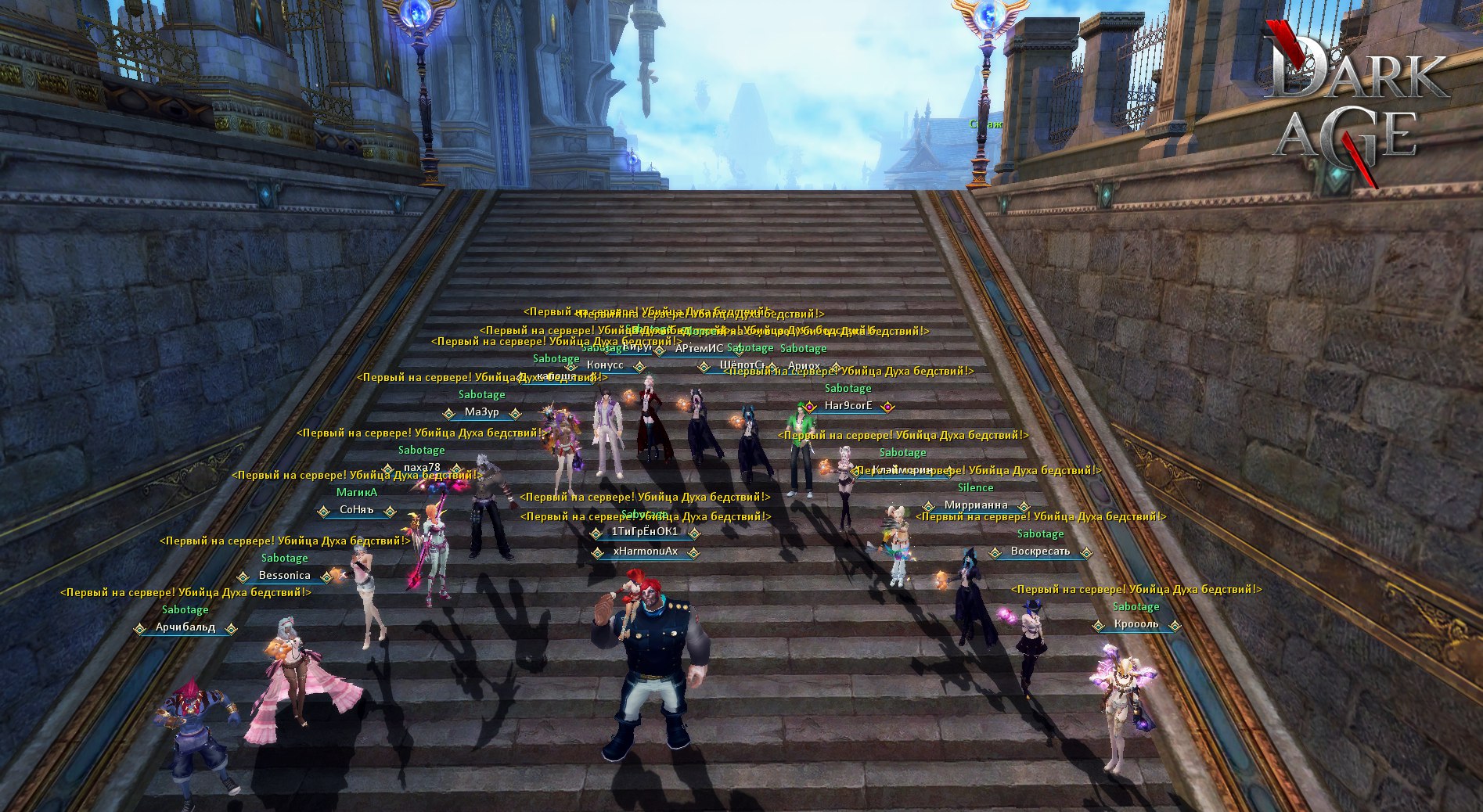Choose the Har9corE player nameplate
1483x812 pixels.
[848, 406]
